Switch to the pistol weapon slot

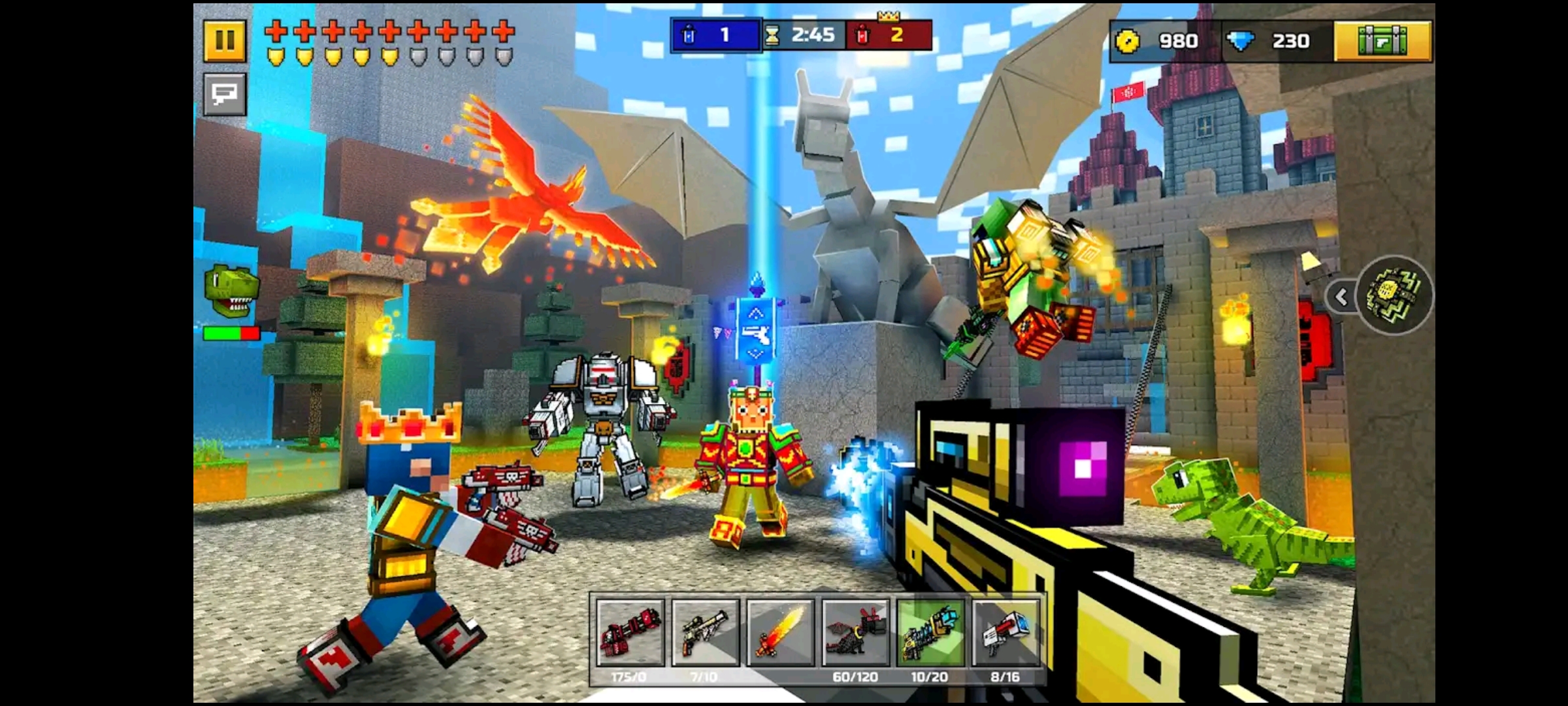[705, 633]
